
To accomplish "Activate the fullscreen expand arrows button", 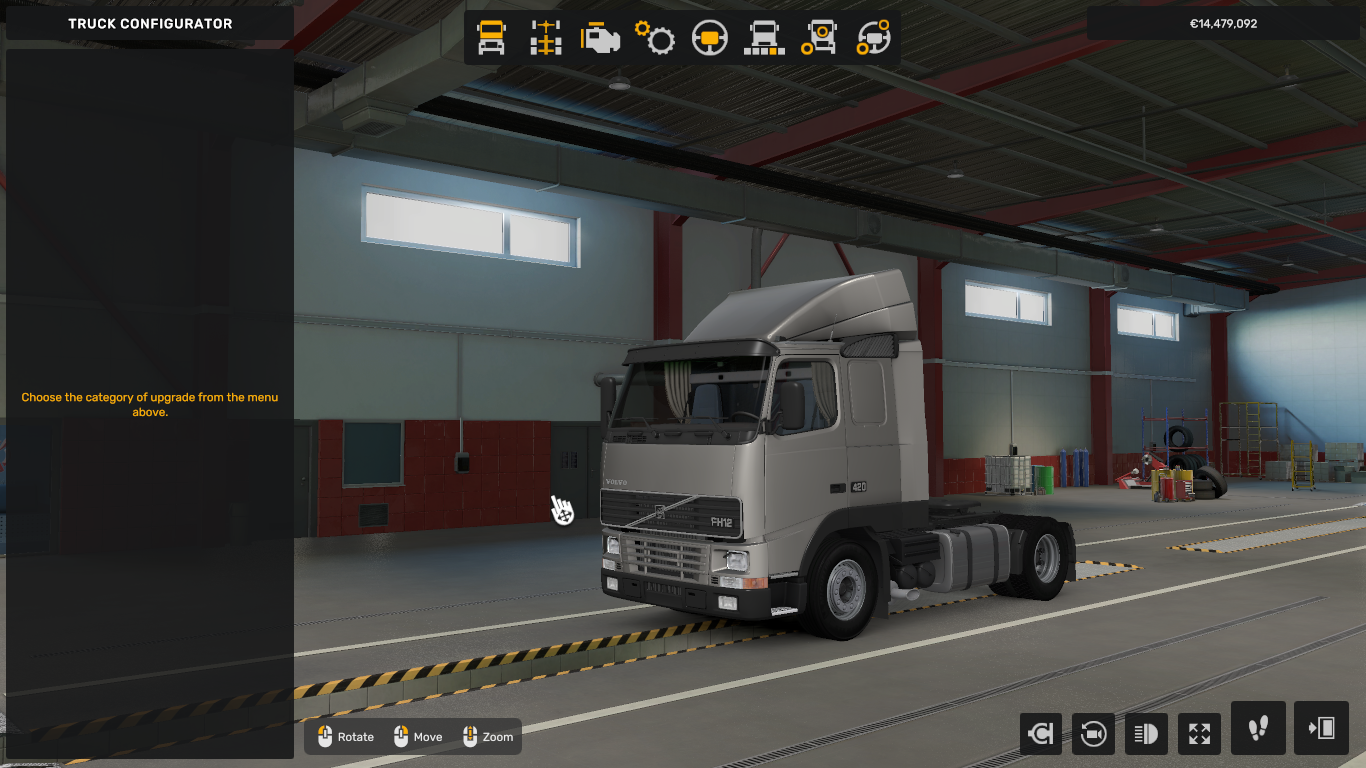I will pos(1199,734).
